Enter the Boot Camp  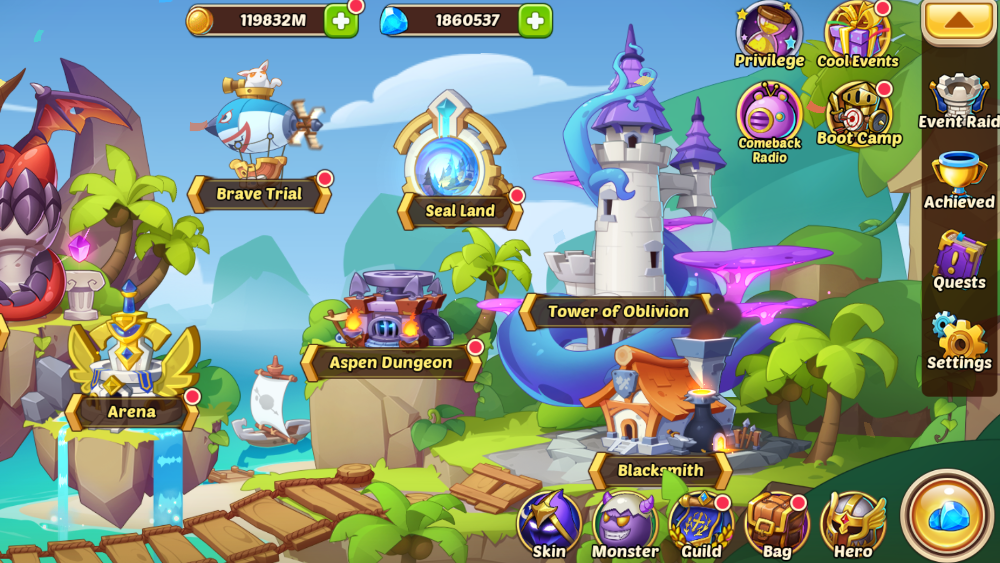tap(858, 112)
